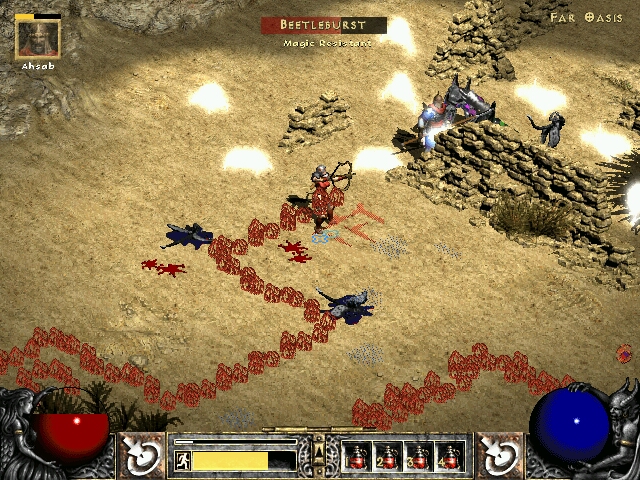Select the Ahsab mercenary portrait

pyautogui.click(x=38, y=38)
